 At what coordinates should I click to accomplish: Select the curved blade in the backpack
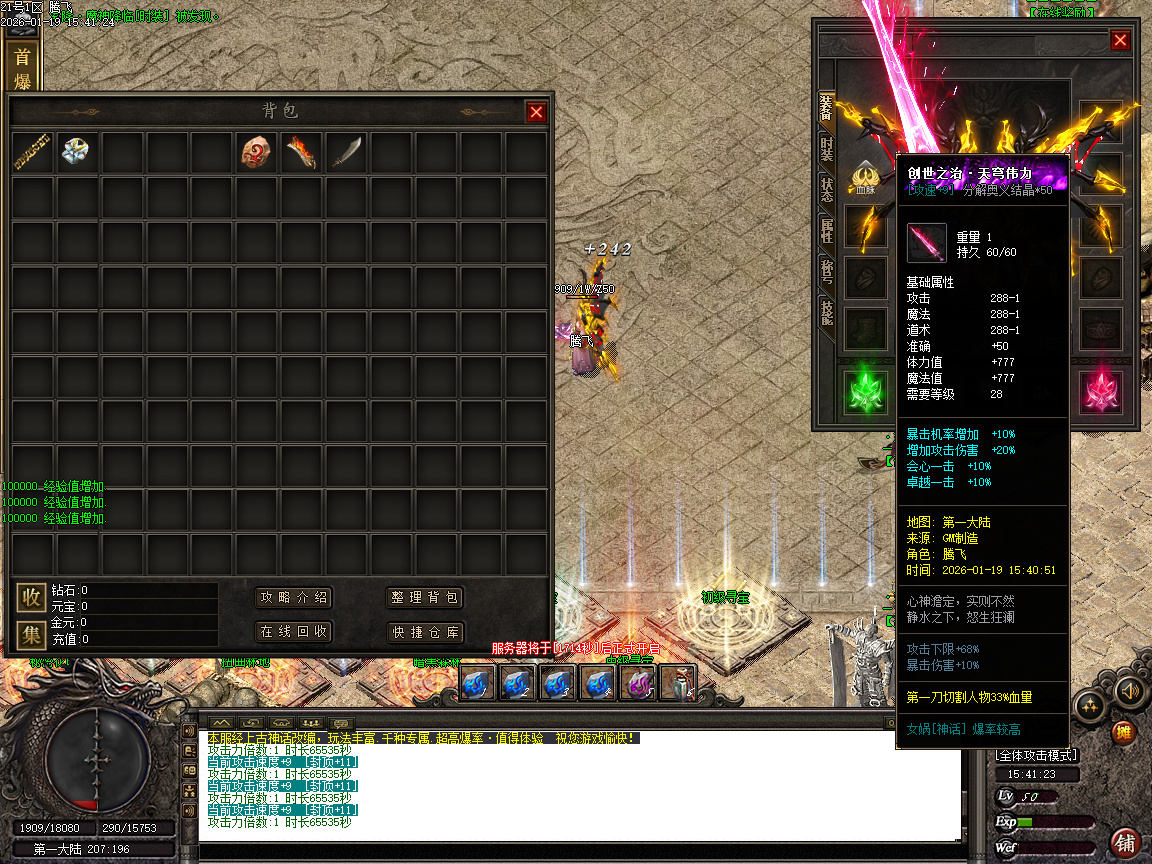point(346,152)
